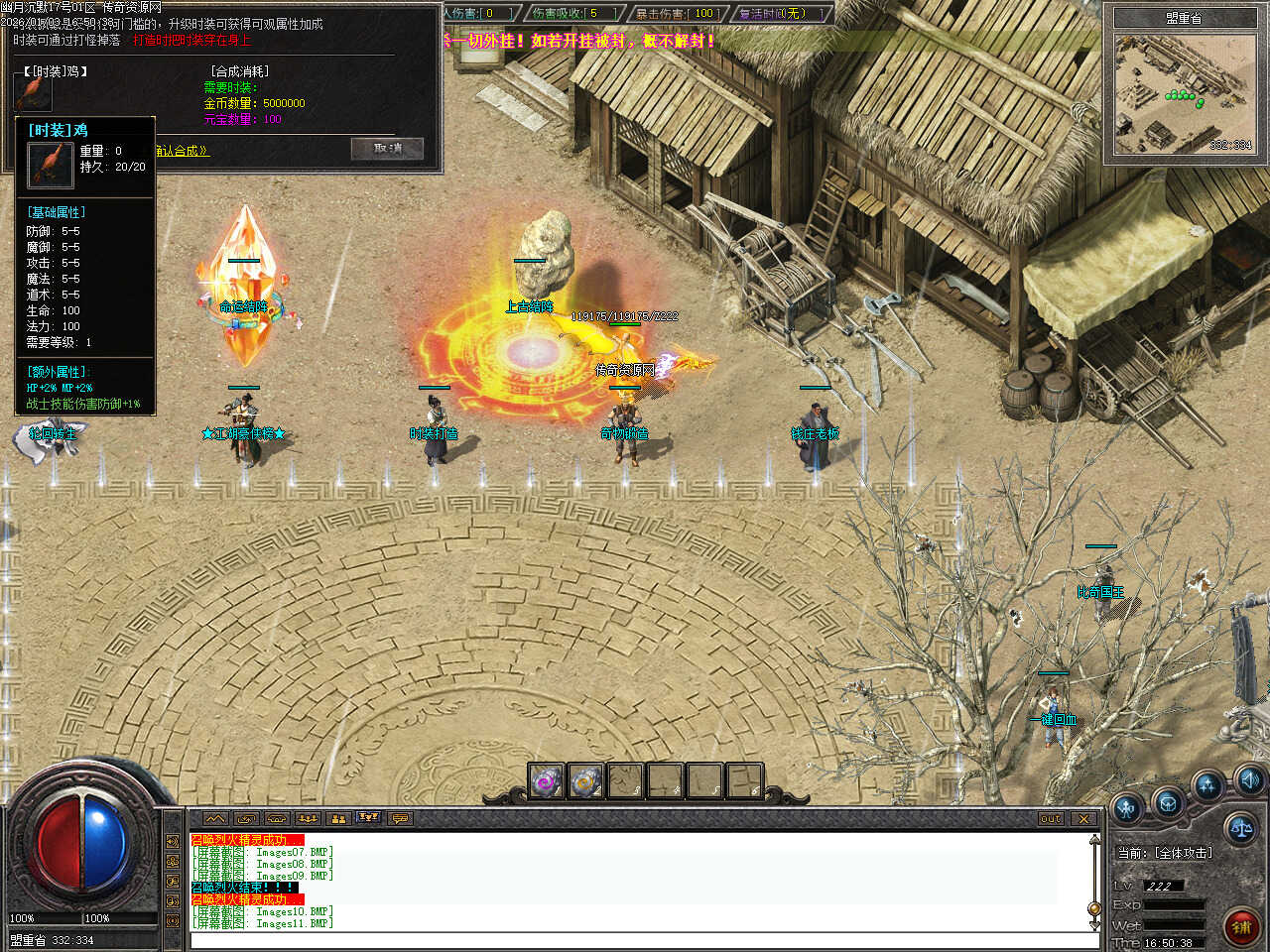
Task: Select the first chat channel tab
Action: click(215, 818)
